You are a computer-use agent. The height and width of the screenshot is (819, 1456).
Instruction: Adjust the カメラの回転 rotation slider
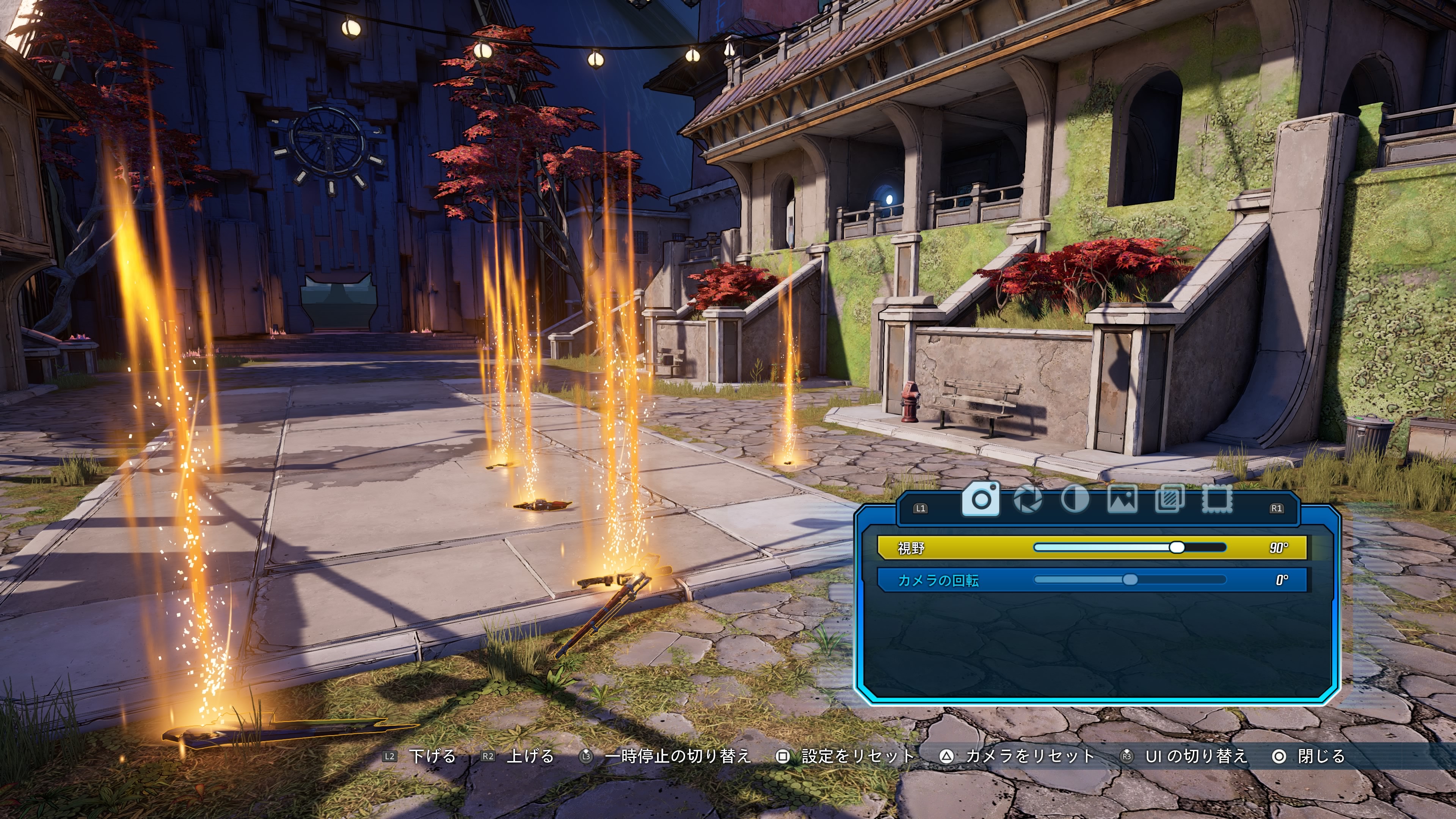pos(1130,580)
